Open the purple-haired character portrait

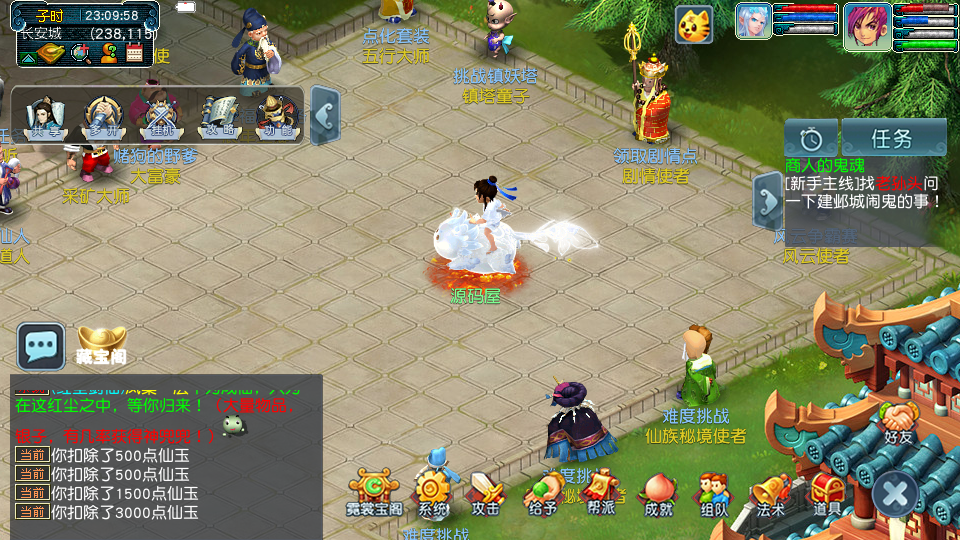click(866, 24)
